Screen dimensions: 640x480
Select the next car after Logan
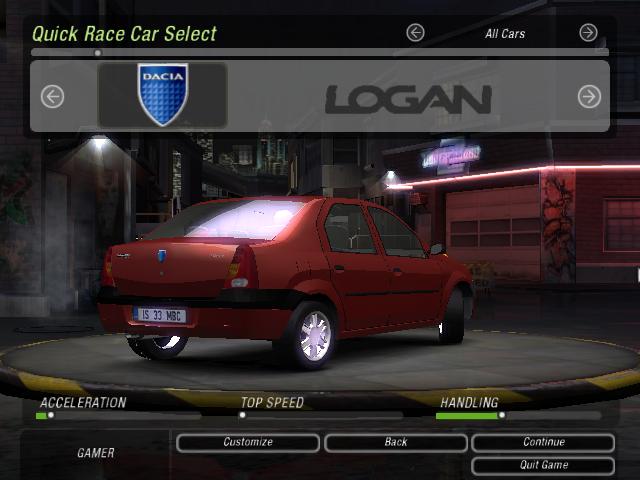coord(589,96)
